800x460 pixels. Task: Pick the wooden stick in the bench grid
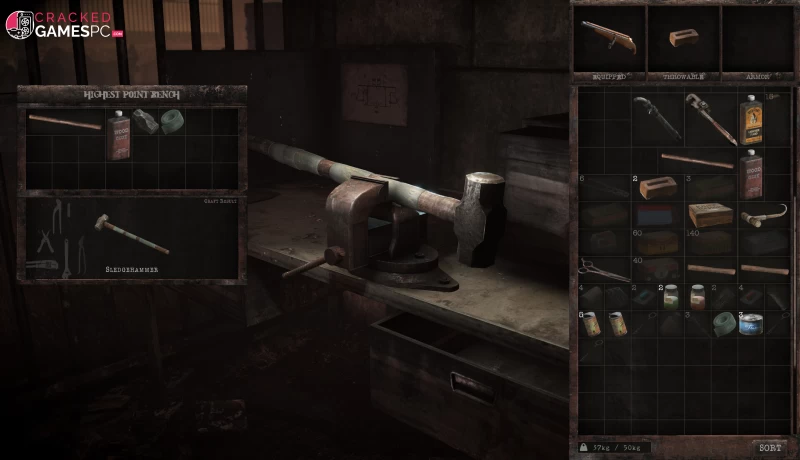64,122
